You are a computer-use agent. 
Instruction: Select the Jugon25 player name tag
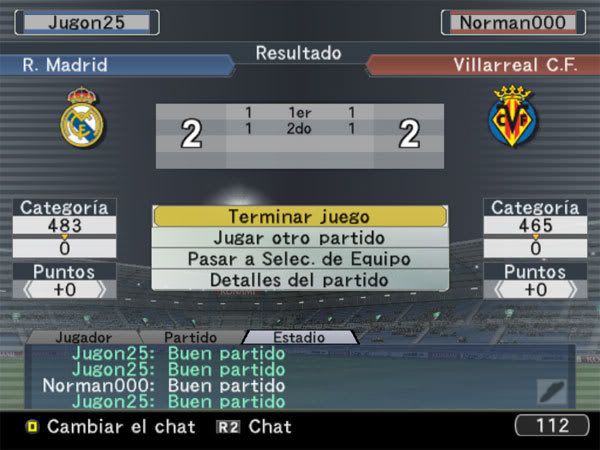86,22
